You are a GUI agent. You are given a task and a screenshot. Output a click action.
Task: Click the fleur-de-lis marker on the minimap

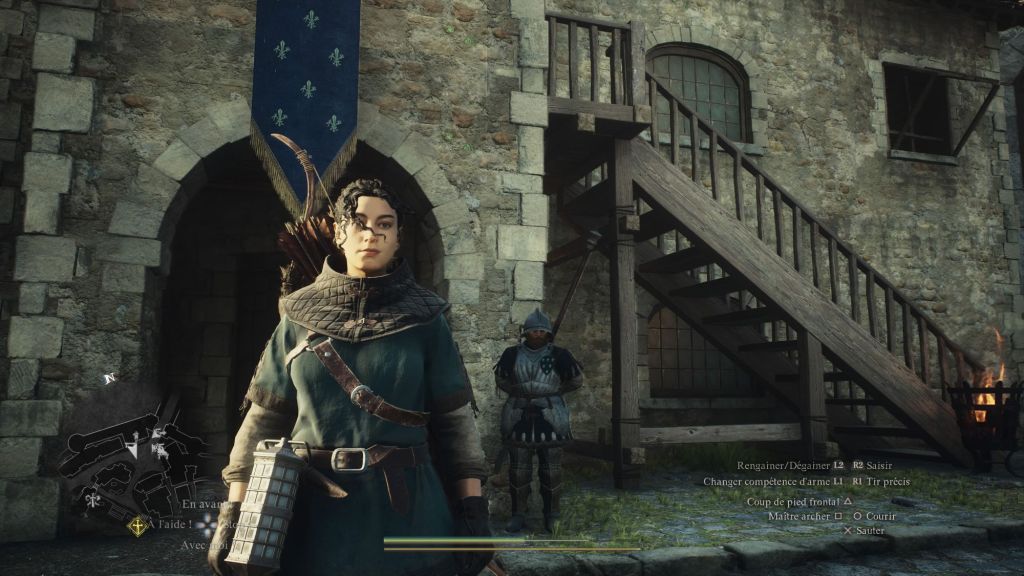[93, 499]
